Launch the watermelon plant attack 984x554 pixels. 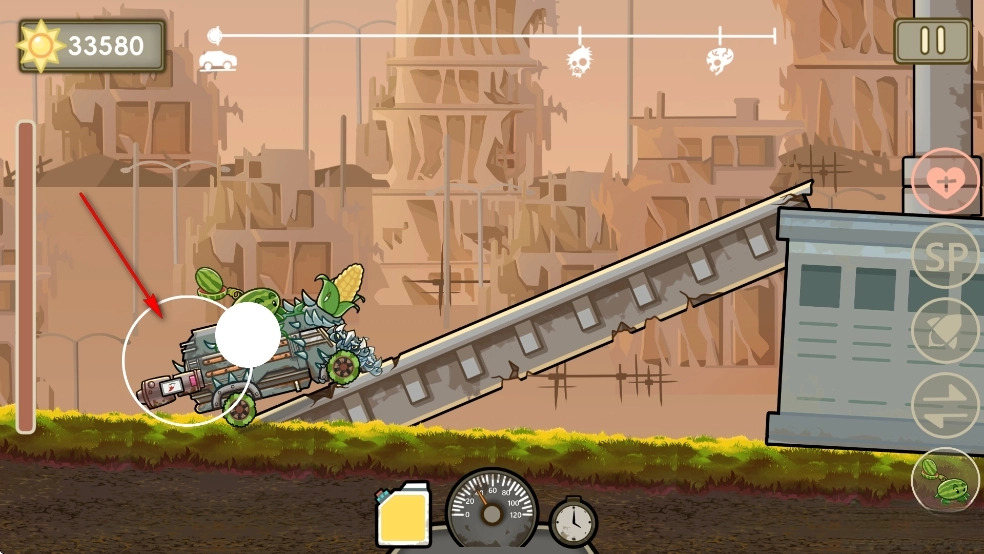click(945, 481)
